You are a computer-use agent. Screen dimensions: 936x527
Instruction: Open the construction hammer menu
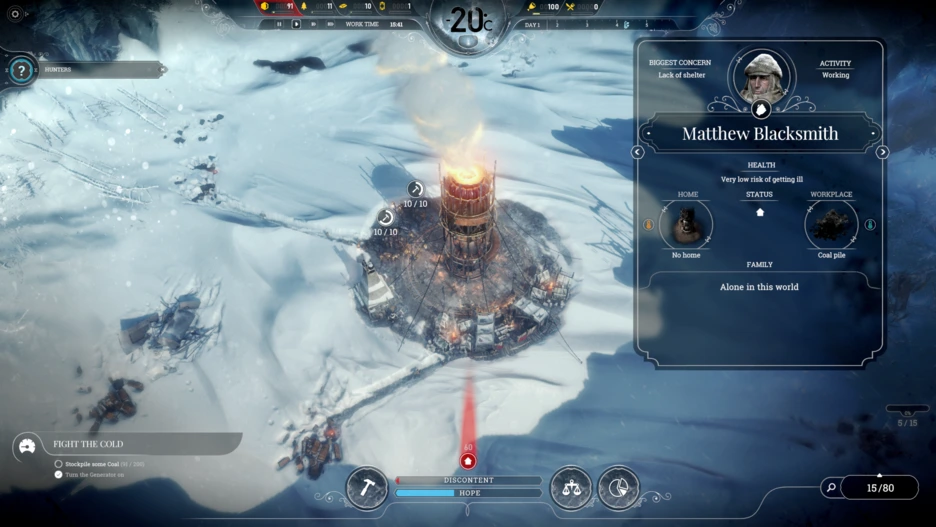click(x=366, y=487)
